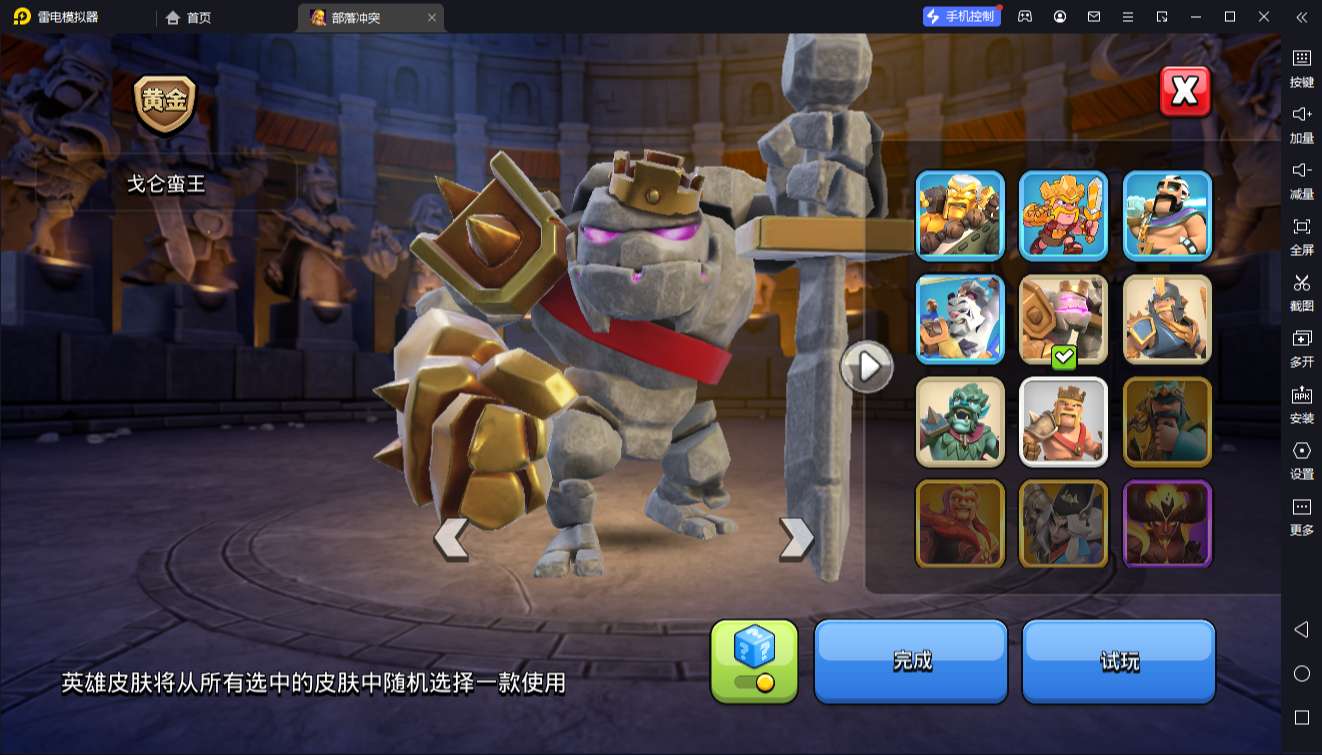The image size is (1322, 755).
Task: Collapse the sidebar with the double chevron
Action: point(1301,17)
